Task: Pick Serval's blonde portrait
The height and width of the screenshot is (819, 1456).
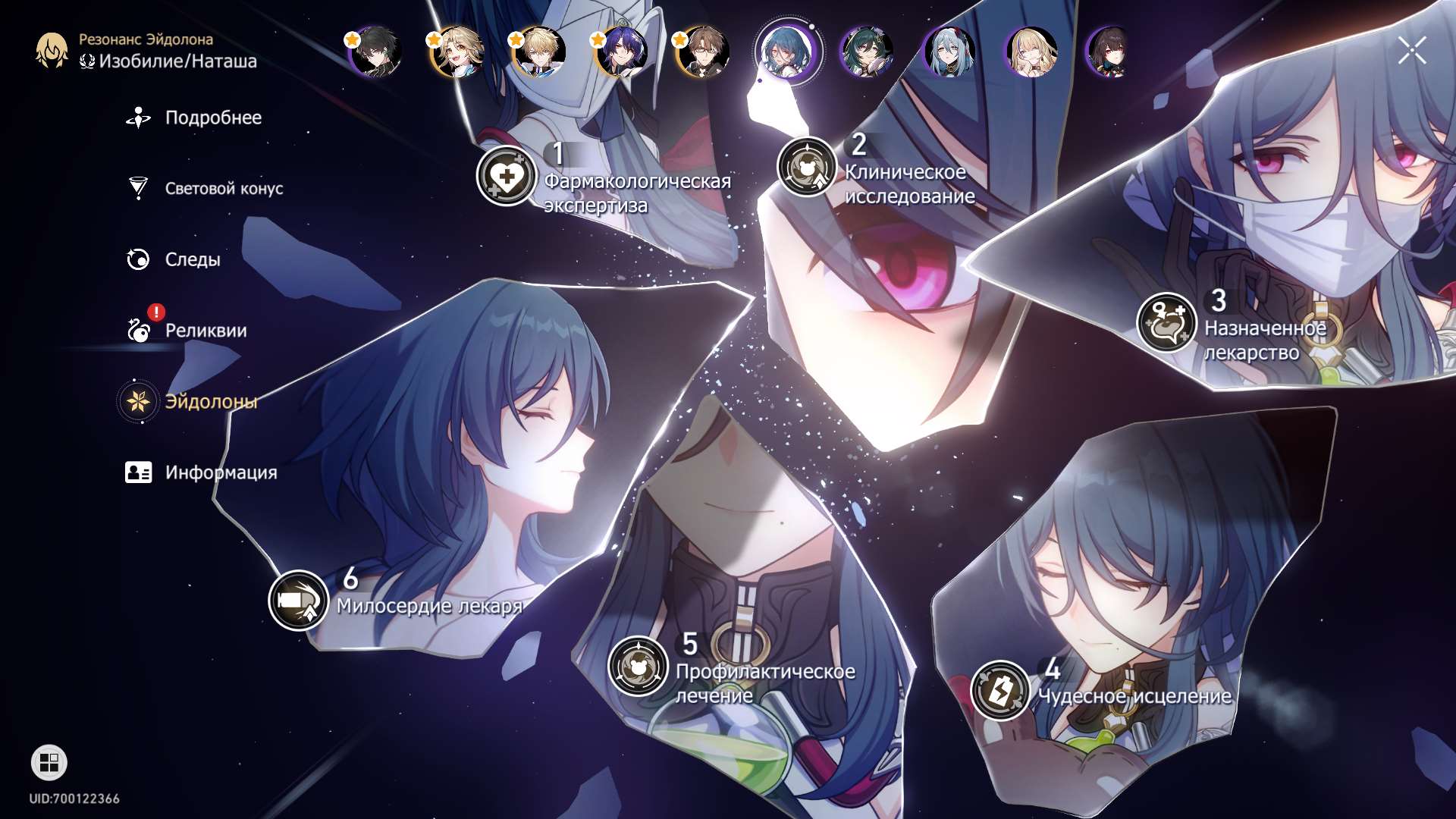Action: click(x=1031, y=52)
